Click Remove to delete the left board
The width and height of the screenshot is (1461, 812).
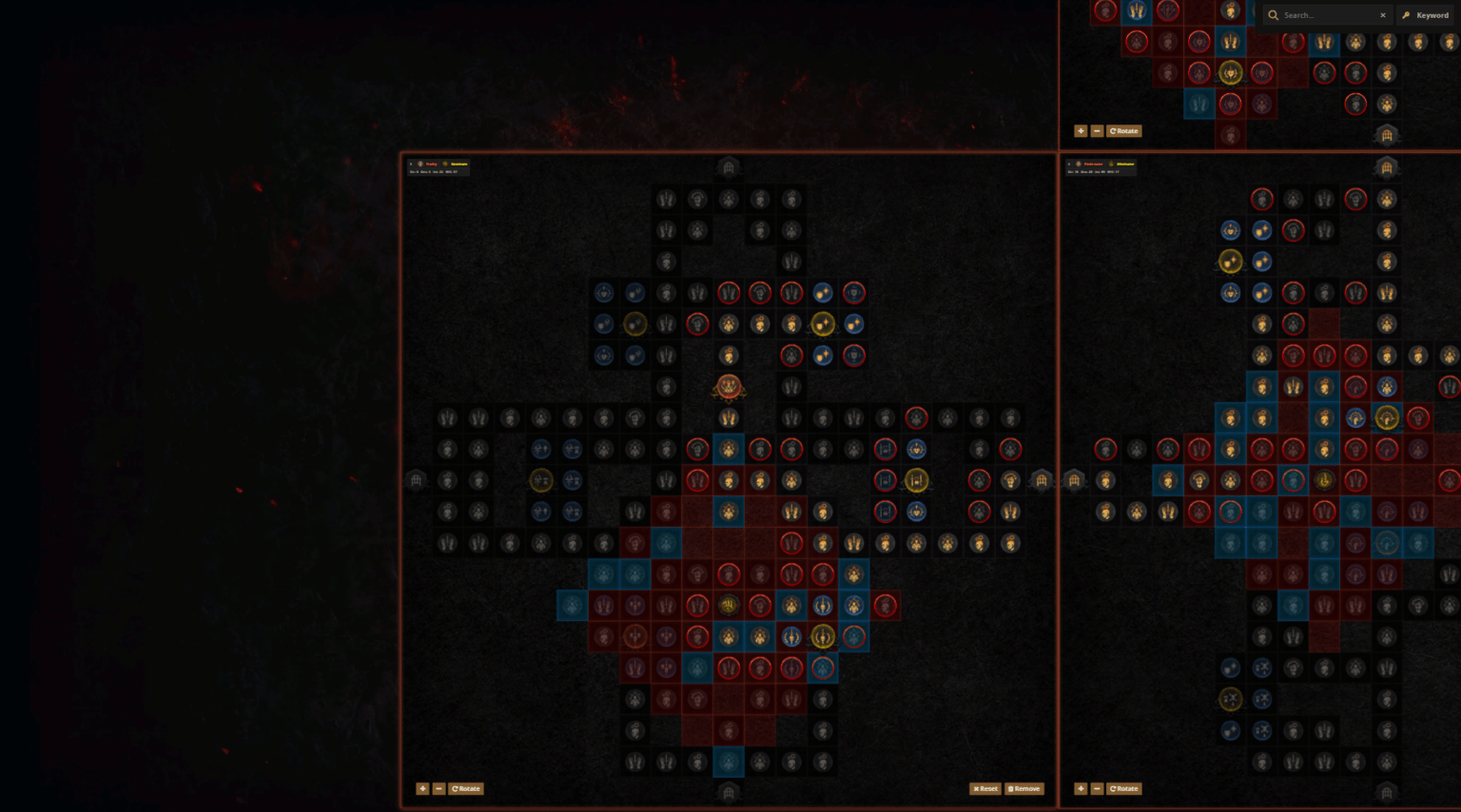point(1023,788)
